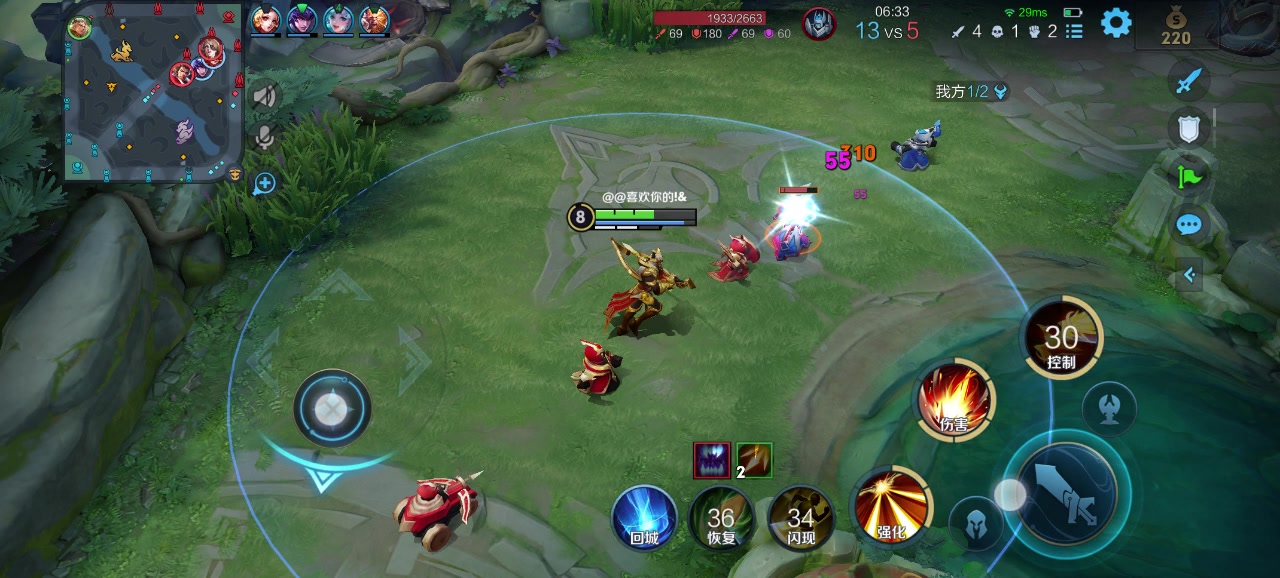Use the 伤害 damage skill

coord(955,400)
